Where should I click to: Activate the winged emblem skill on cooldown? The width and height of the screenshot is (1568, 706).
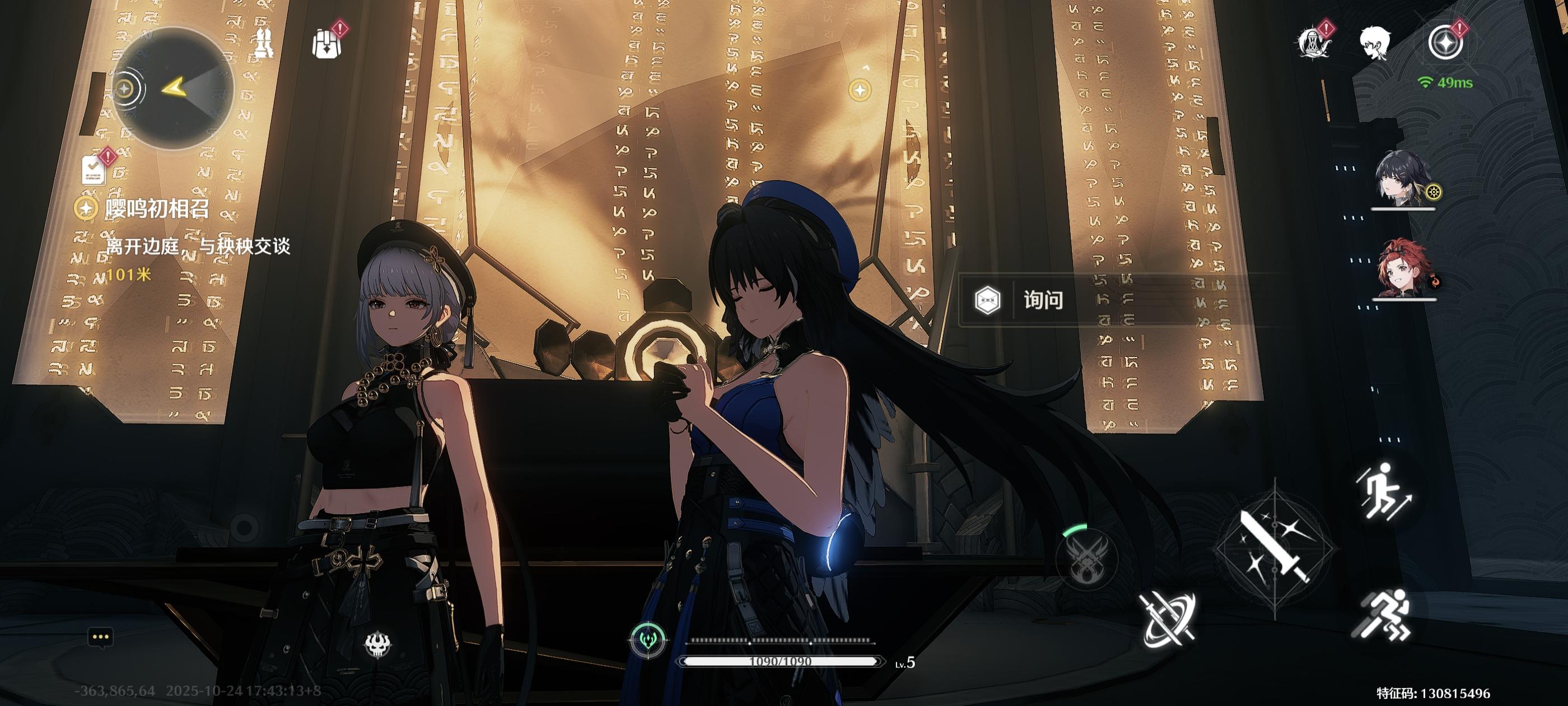pyautogui.click(x=1087, y=558)
